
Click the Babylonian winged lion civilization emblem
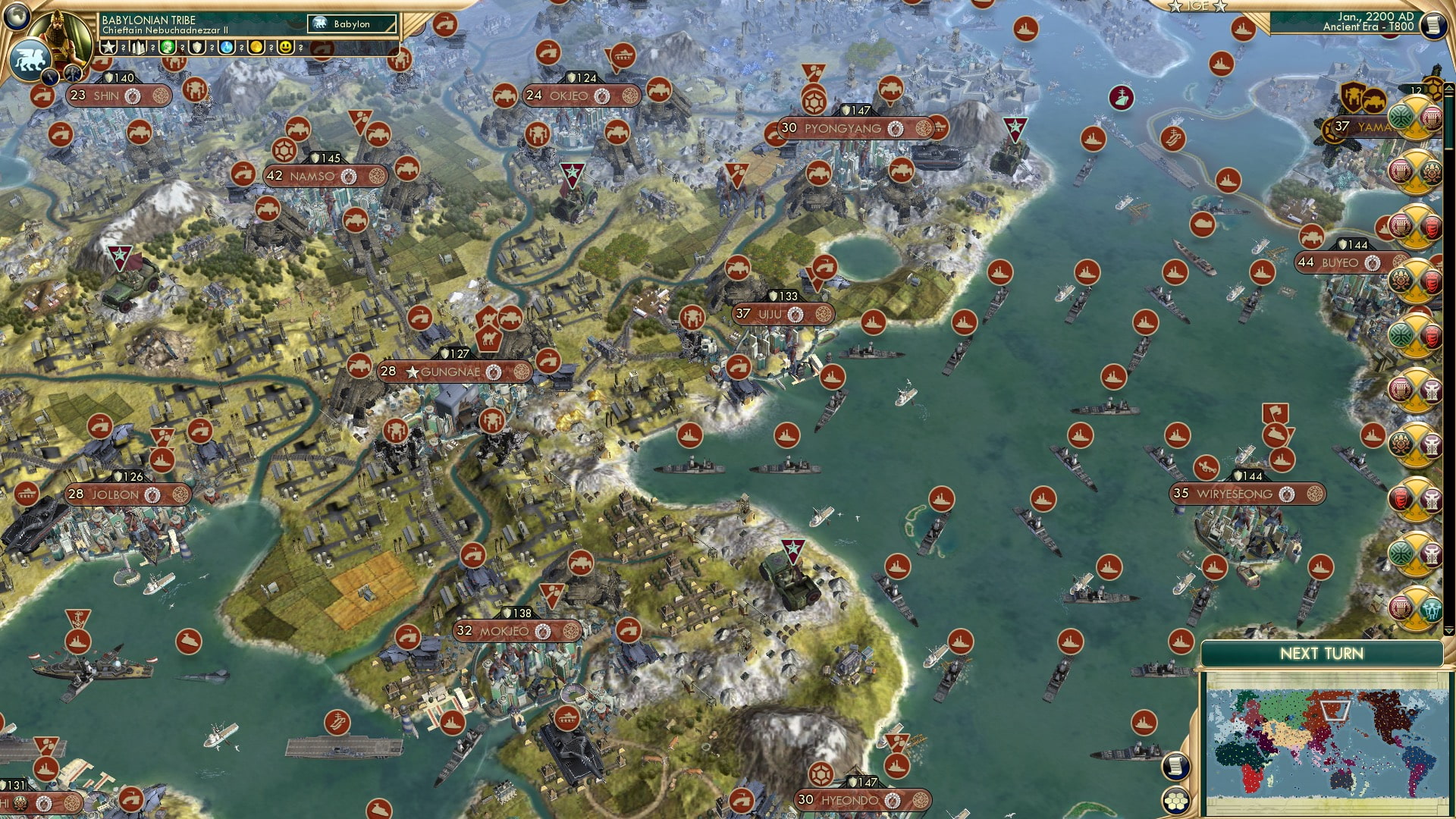[x=30, y=59]
